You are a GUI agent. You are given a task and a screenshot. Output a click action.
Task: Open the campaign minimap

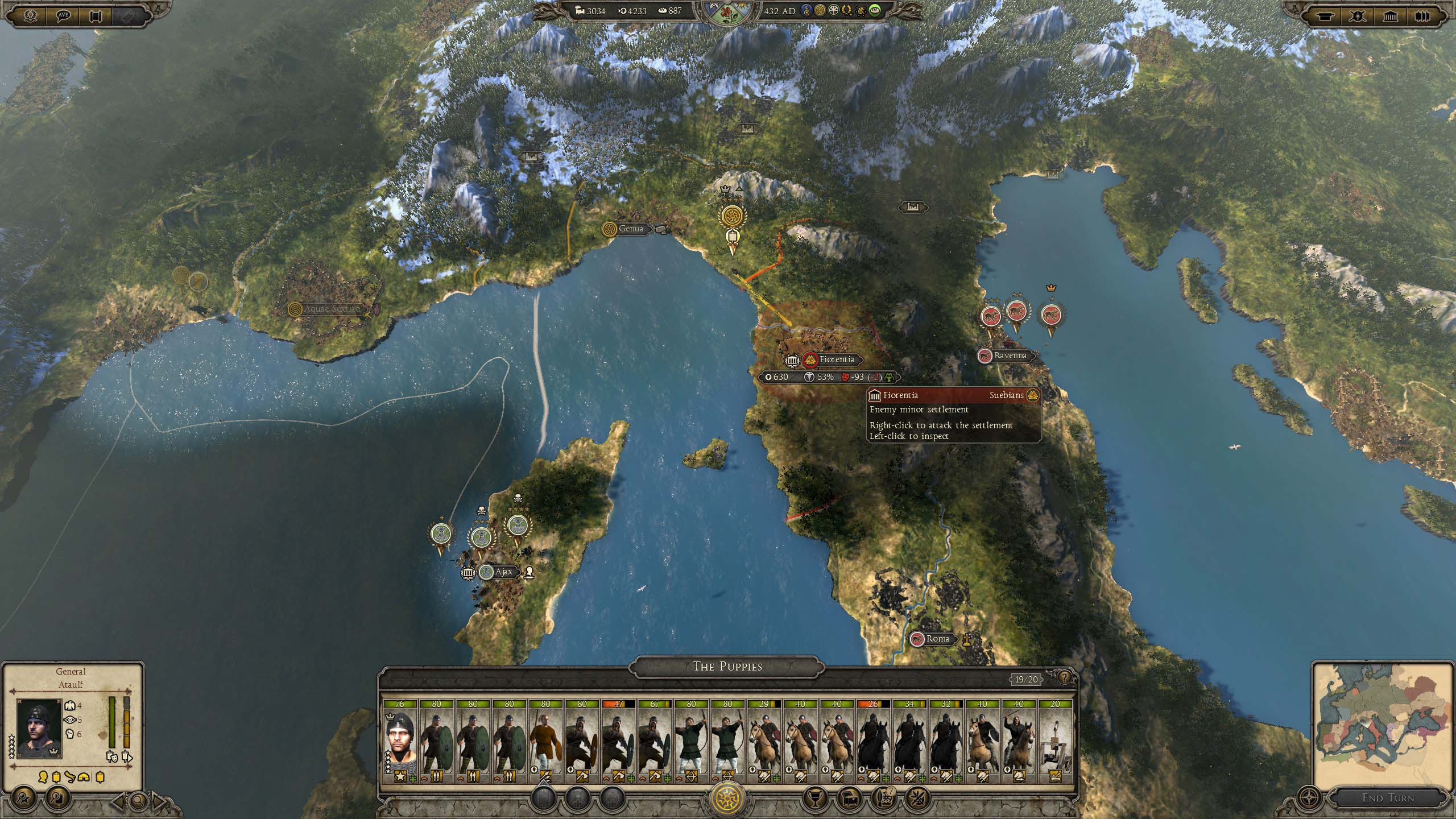pyautogui.click(x=1381, y=722)
